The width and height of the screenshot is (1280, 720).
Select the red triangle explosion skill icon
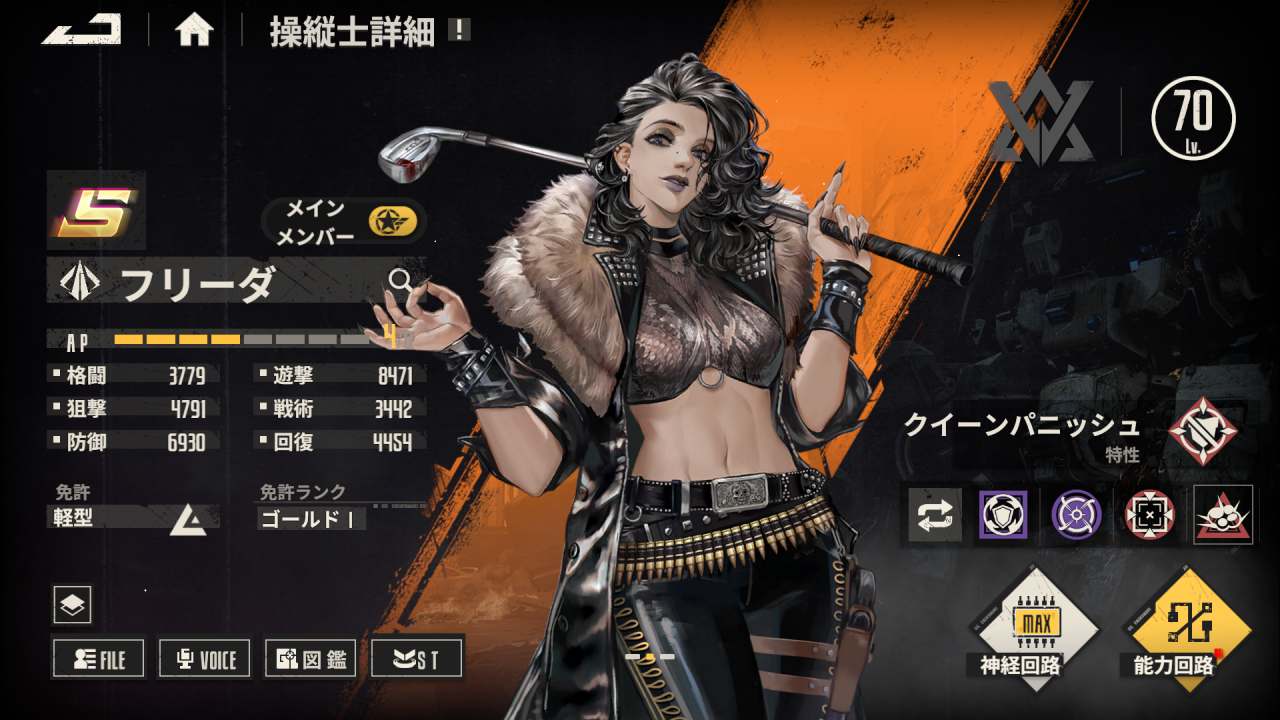(x=1223, y=515)
